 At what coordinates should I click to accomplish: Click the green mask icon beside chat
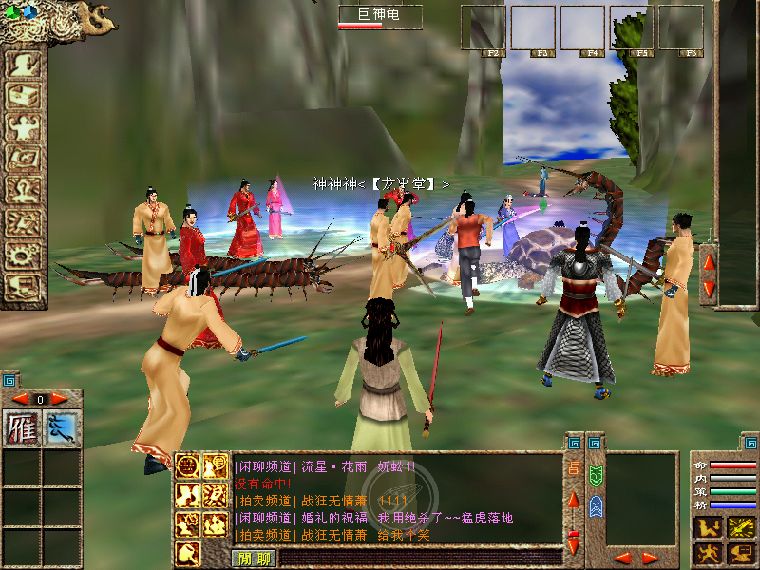(x=594, y=474)
